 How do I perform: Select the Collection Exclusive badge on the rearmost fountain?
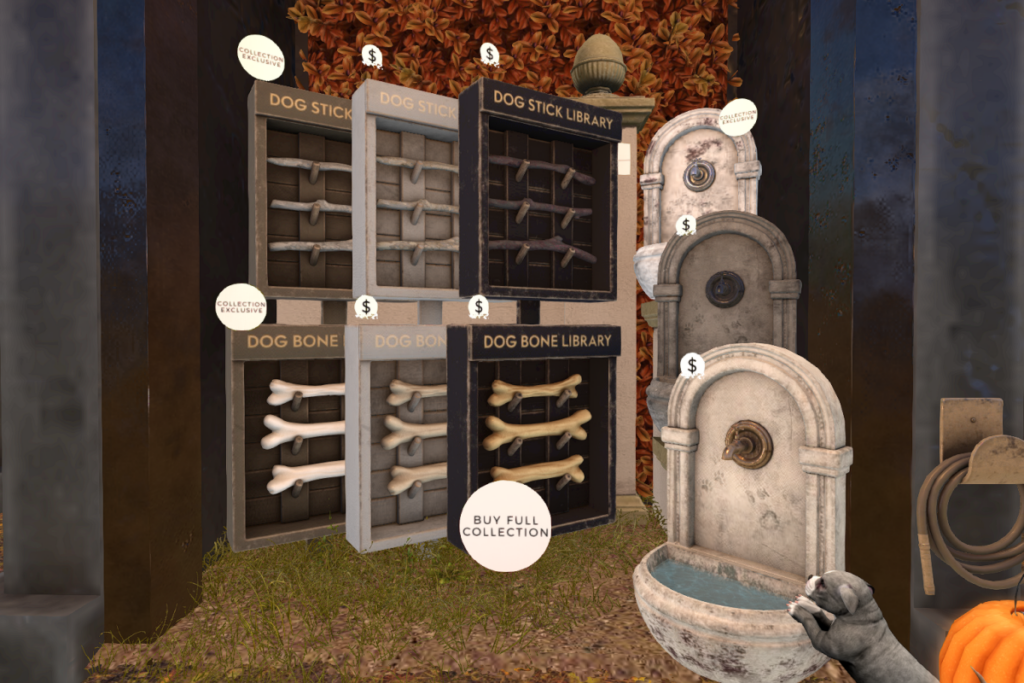point(738,117)
